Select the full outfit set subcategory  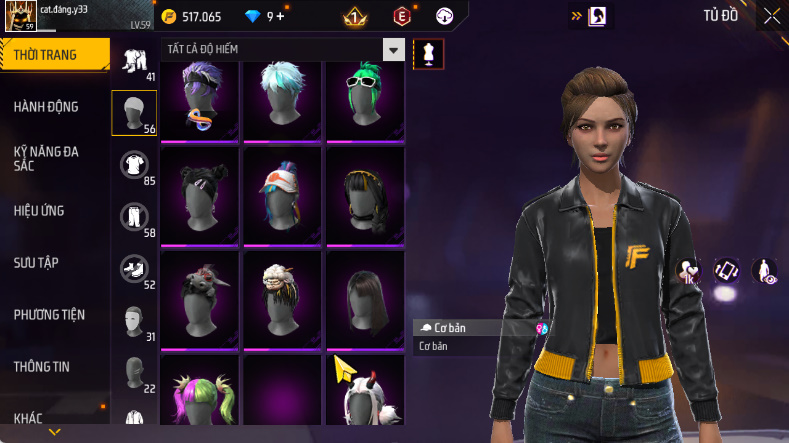pyautogui.click(x=134, y=60)
